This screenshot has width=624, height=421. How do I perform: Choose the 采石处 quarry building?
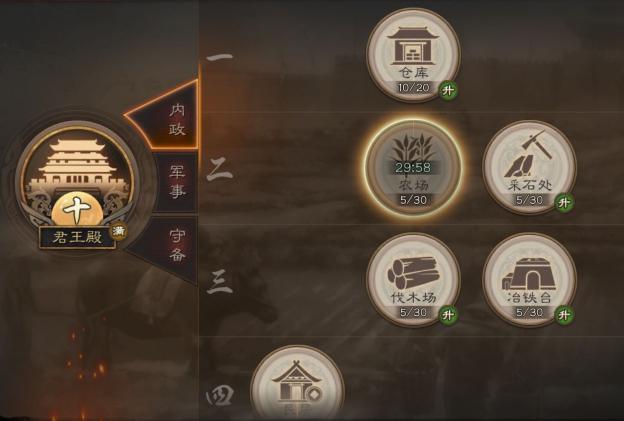click(529, 167)
